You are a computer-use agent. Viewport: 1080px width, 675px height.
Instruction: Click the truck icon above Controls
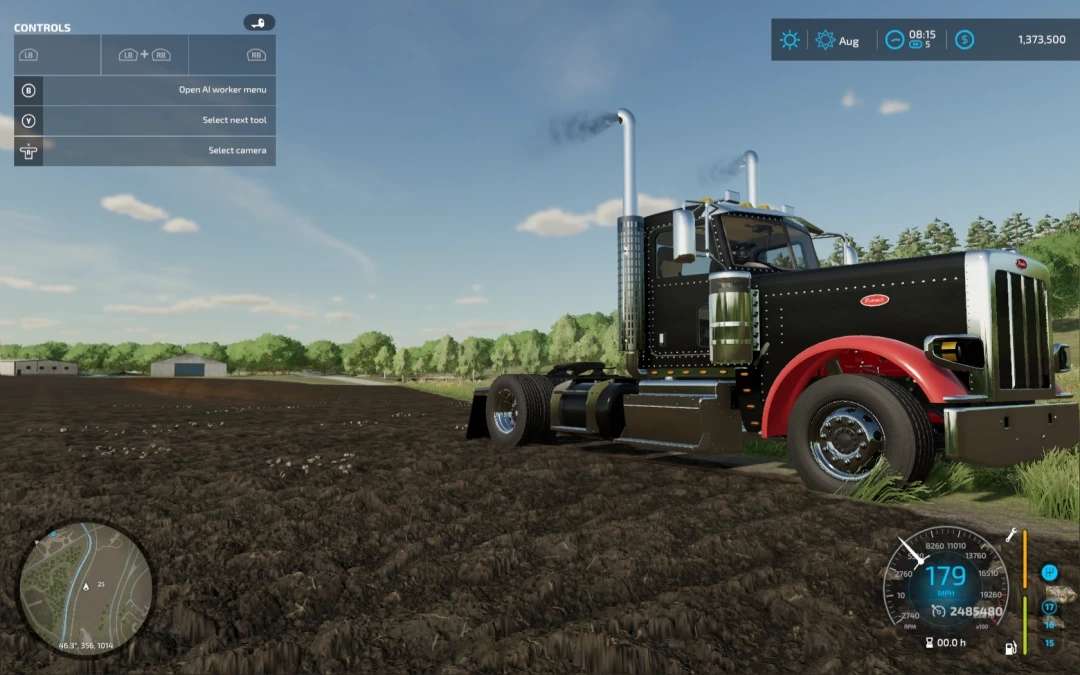(x=259, y=22)
